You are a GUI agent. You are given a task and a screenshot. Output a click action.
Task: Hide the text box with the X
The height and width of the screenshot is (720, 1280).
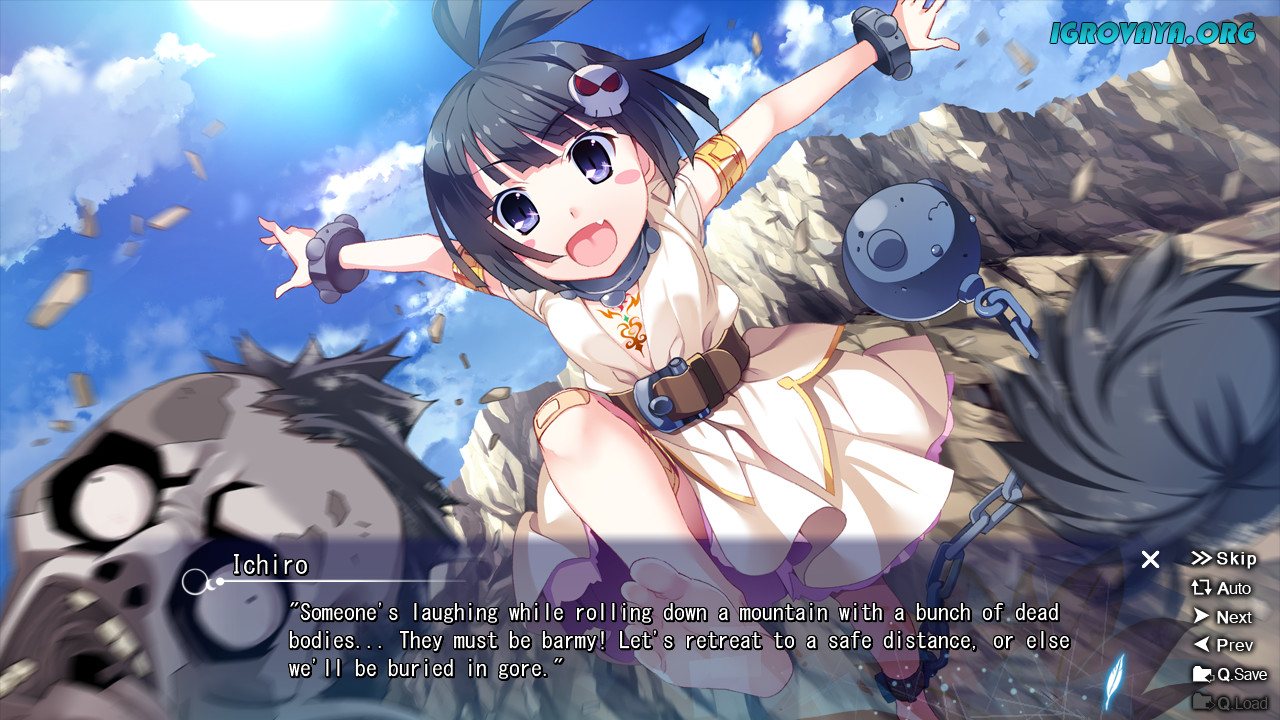[x=1151, y=560]
